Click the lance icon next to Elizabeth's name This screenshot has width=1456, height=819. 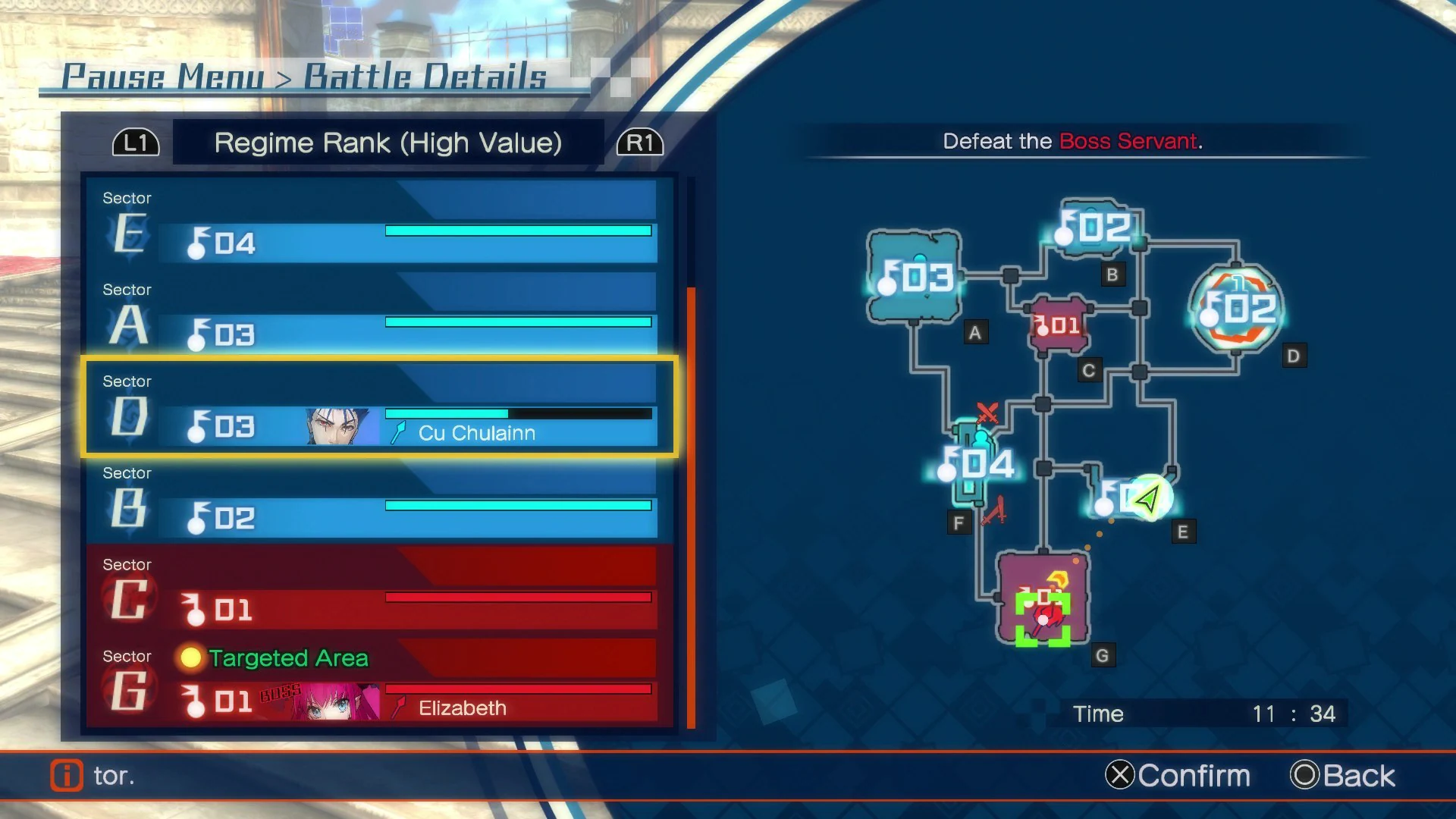tap(397, 707)
